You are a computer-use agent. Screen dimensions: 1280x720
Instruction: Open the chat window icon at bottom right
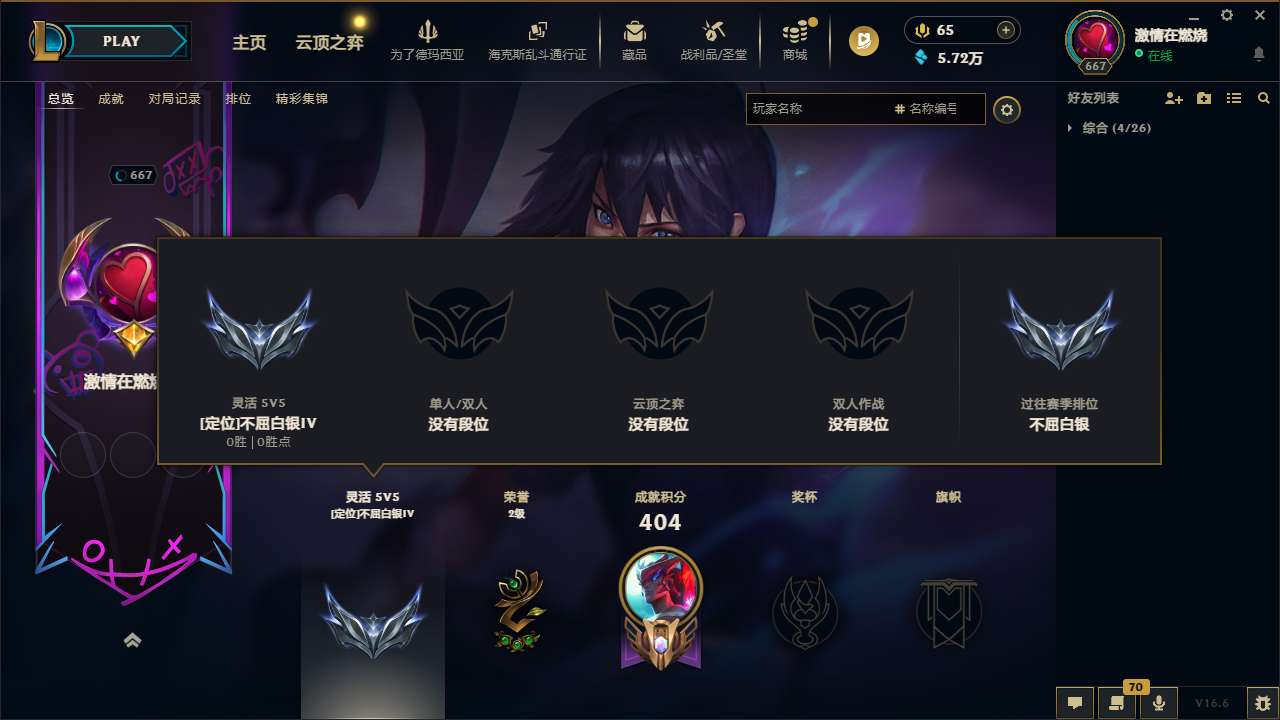click(x=1074, y=703)
